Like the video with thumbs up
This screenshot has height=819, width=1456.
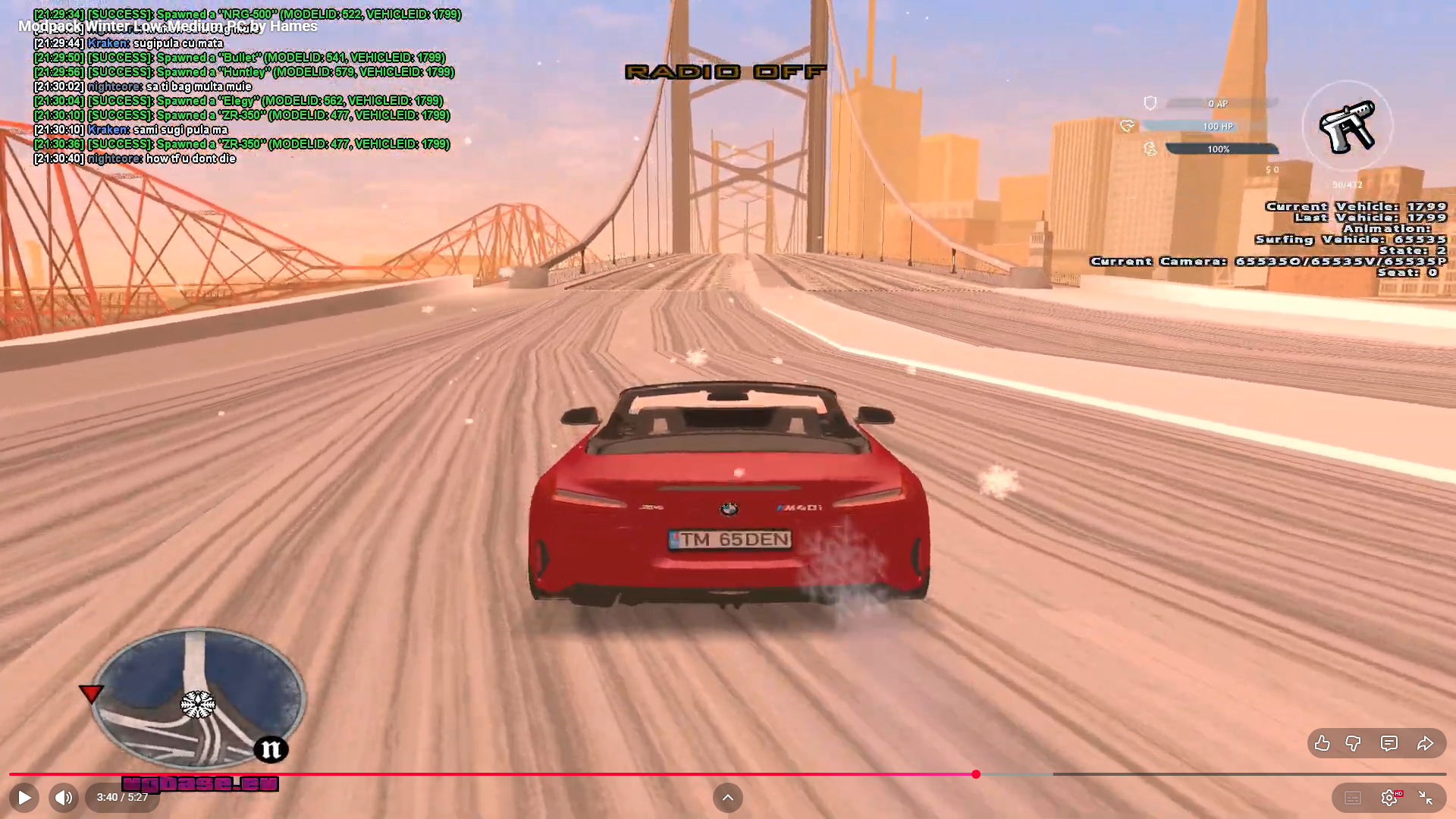pos(1322,743)
